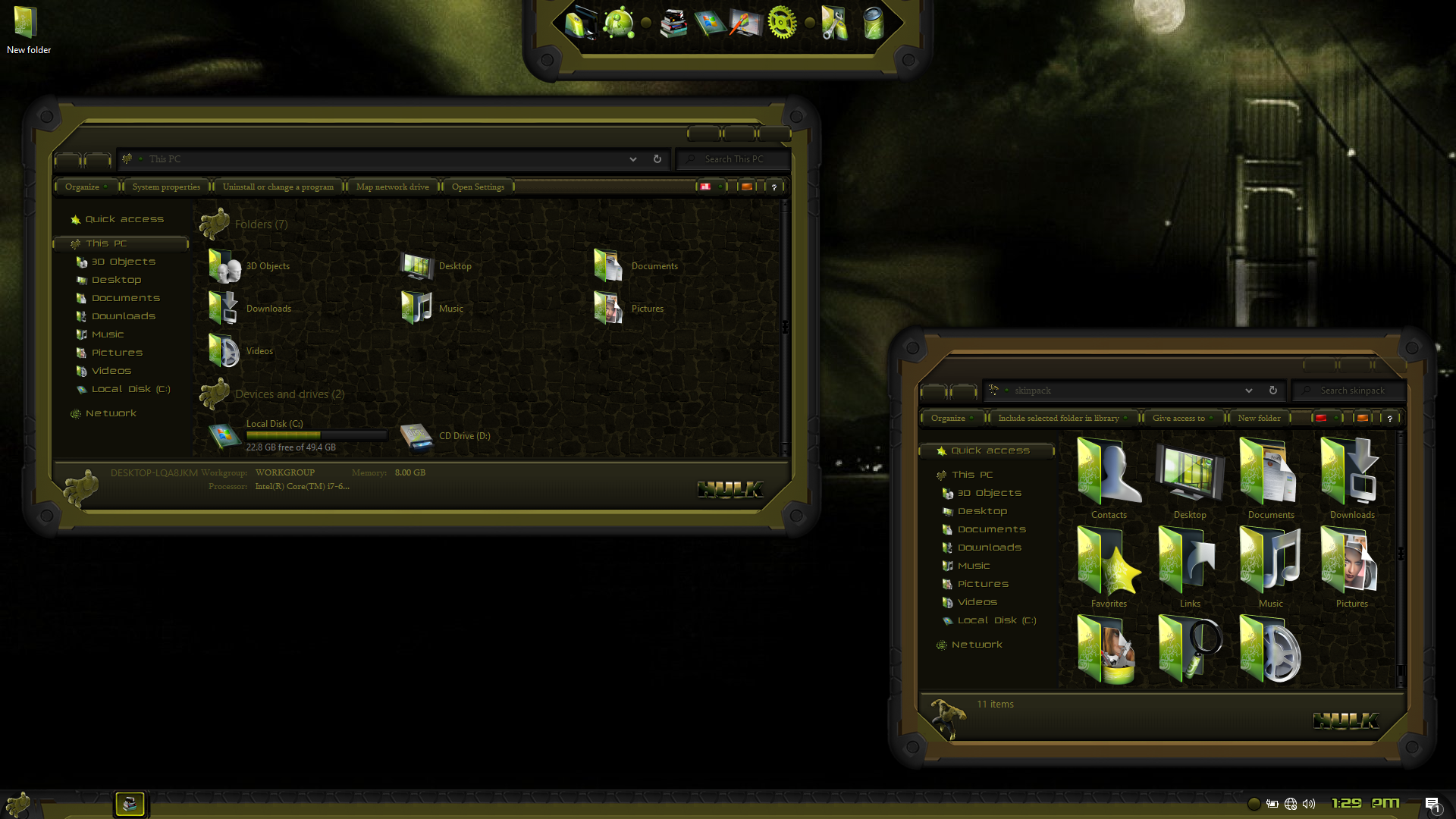Open the CD Drive (D:) item

[446, 436]
